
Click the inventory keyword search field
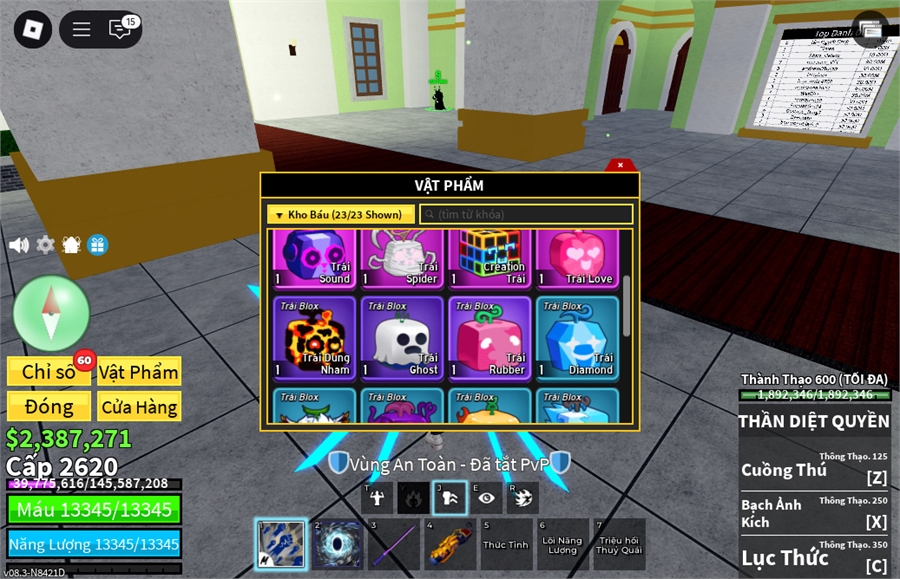[x=526, y=214]
